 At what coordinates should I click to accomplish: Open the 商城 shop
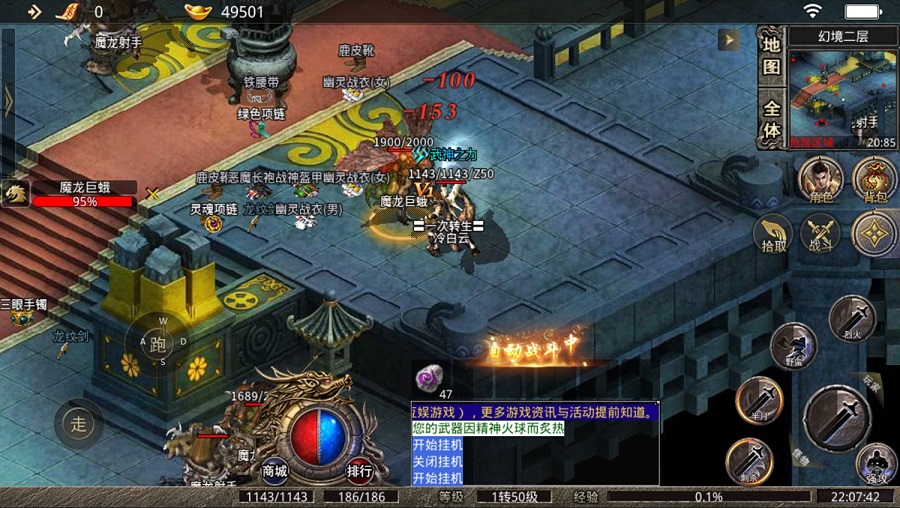[275, 470]
